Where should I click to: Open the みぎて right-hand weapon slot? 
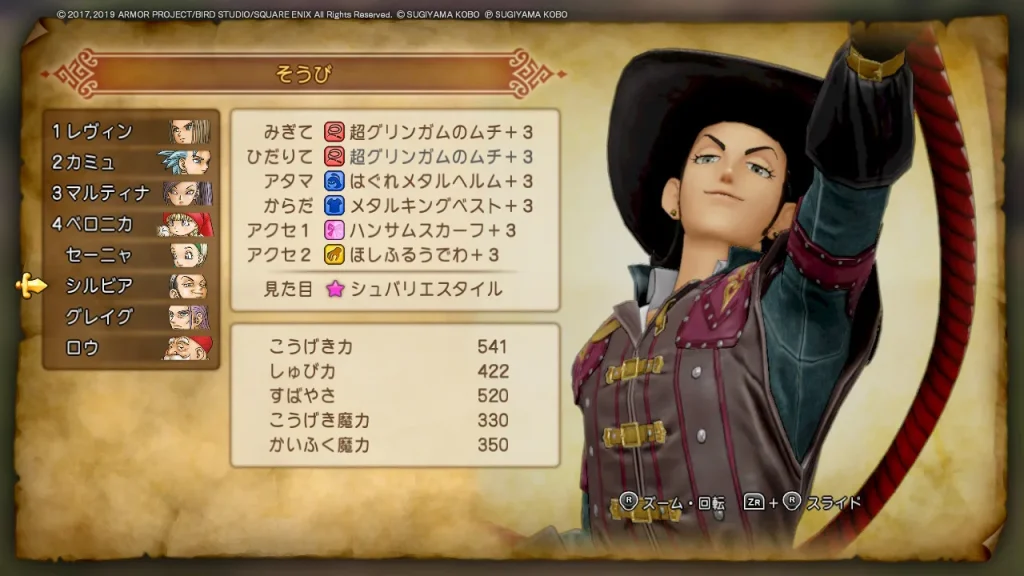[395, 132]
